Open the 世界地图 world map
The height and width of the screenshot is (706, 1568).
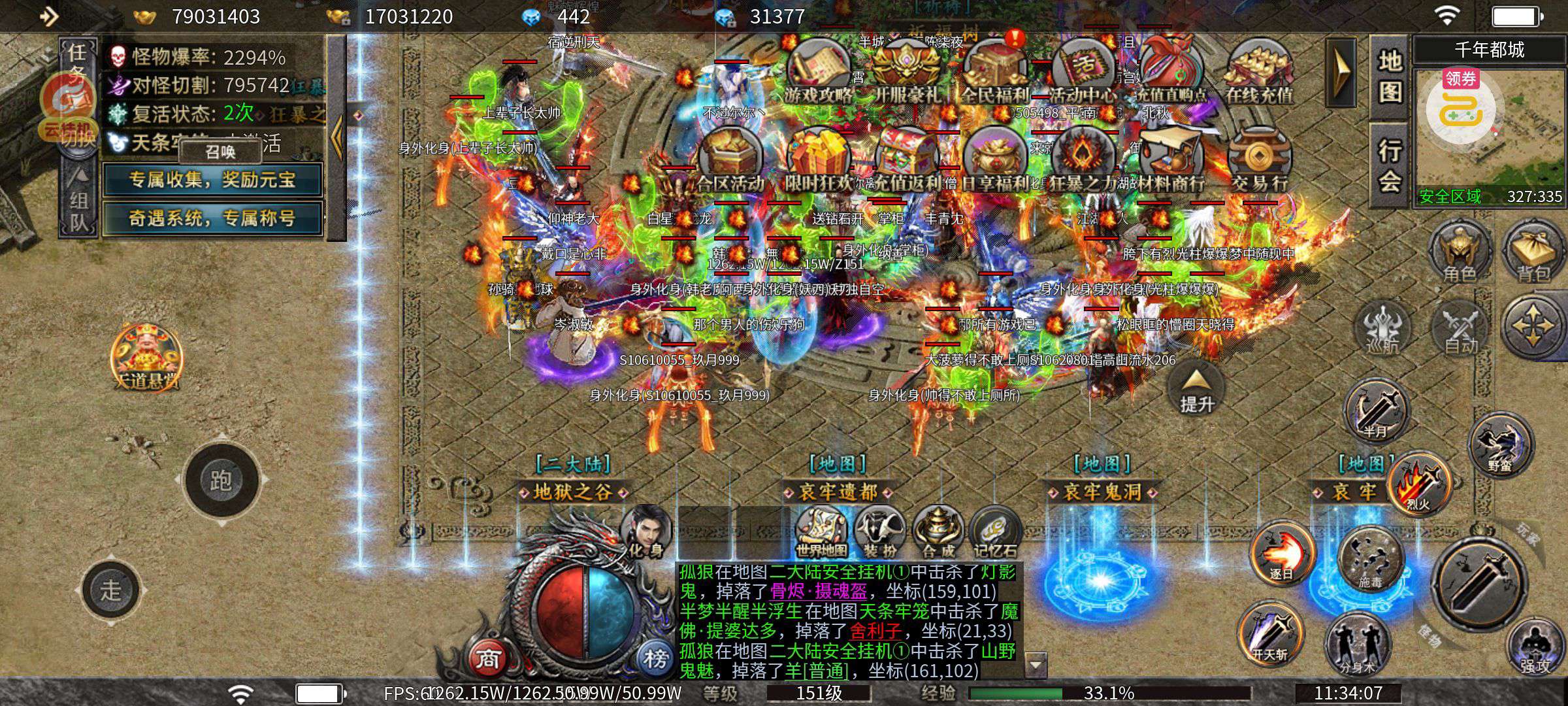coord(821,533)
